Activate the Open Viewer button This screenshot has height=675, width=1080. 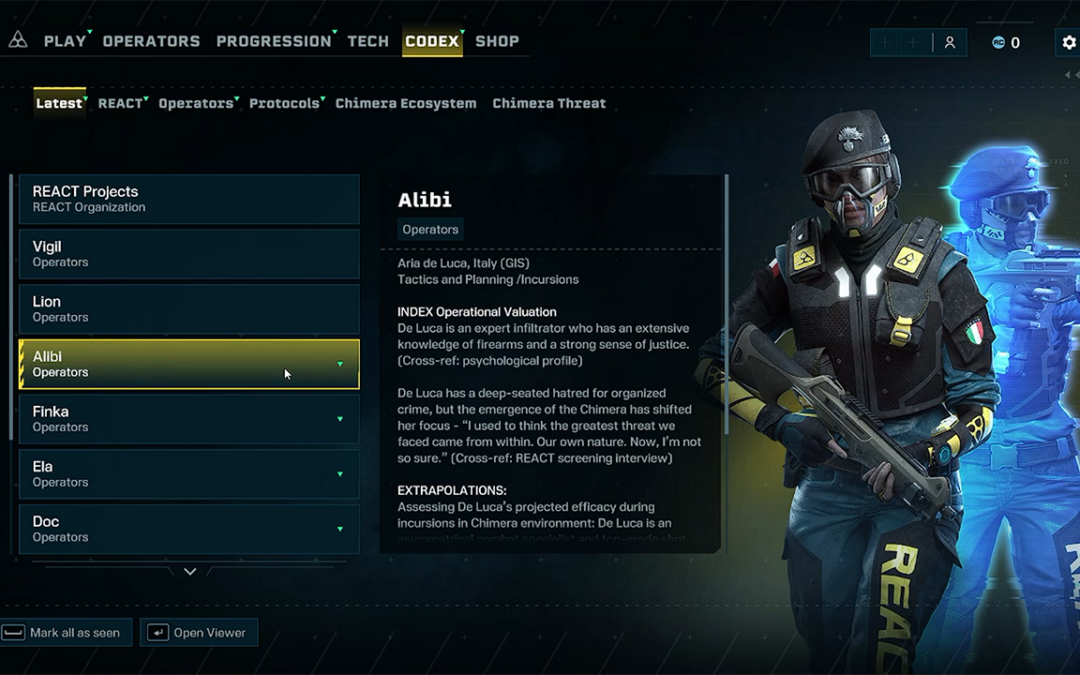(x=199, y=633)
